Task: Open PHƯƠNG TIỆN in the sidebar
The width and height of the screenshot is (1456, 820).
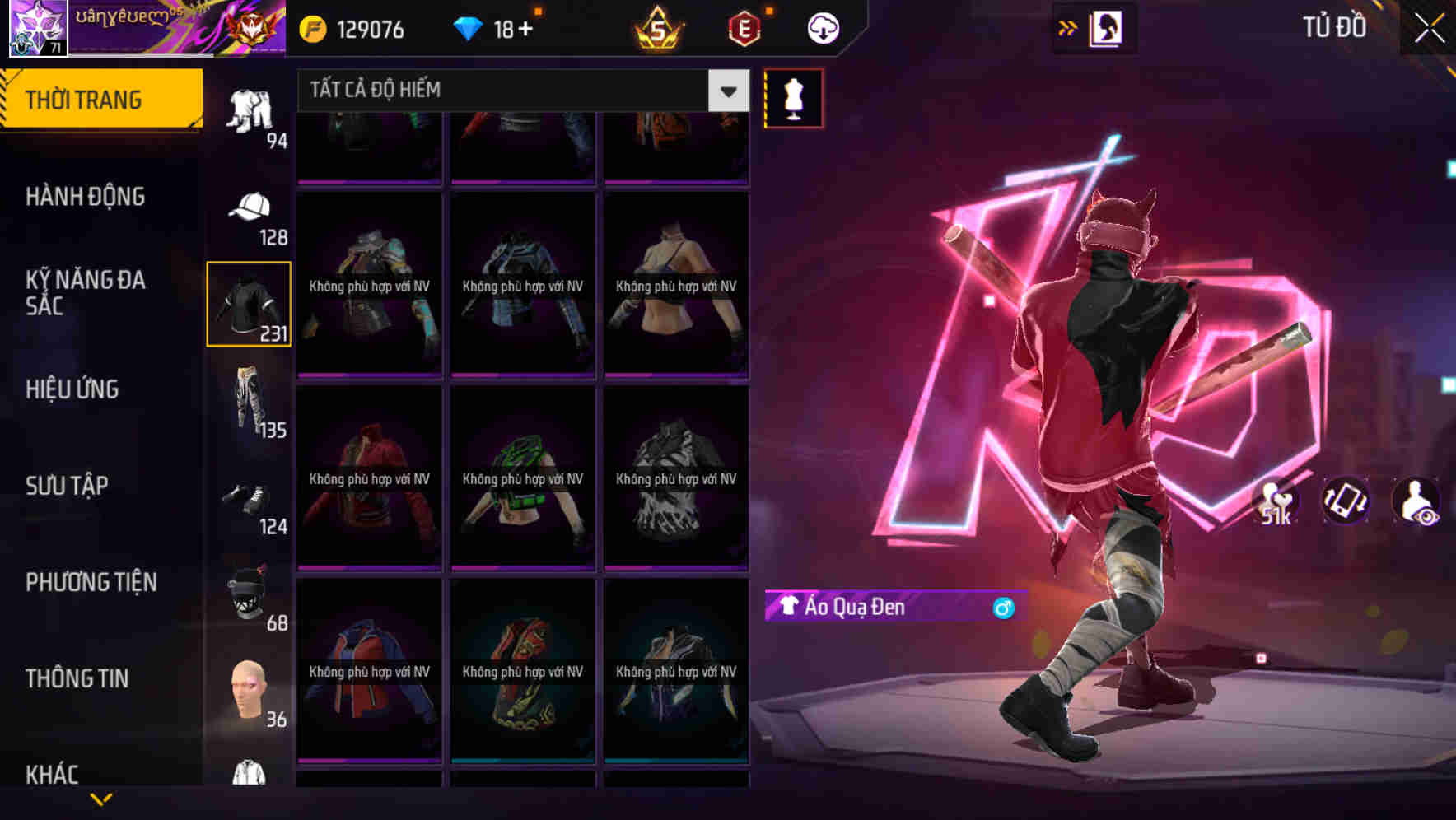Action: (91, 581)
